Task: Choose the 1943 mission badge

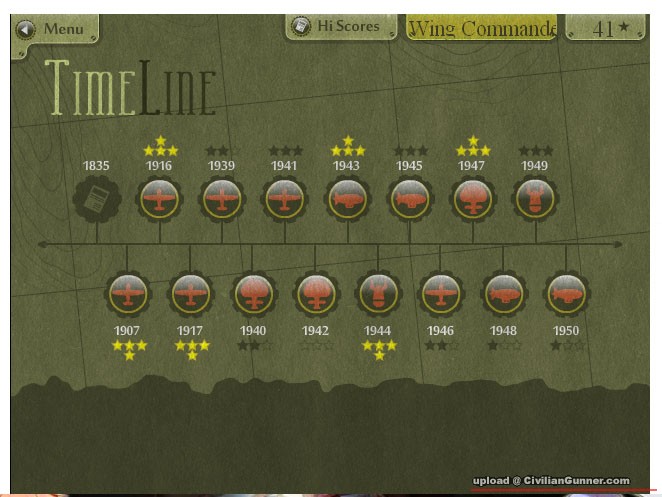Action: point(347,199)
